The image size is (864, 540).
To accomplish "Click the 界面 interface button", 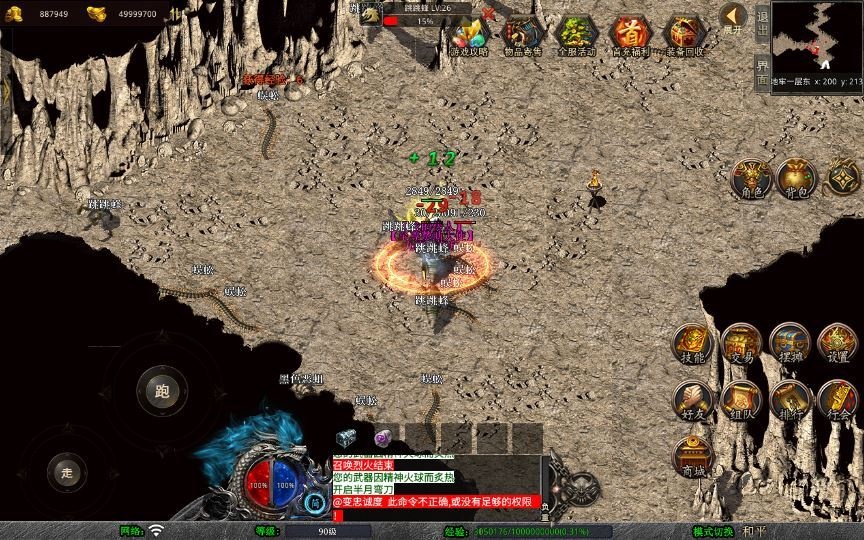I will pyautogui.click(x=762, y=72).
